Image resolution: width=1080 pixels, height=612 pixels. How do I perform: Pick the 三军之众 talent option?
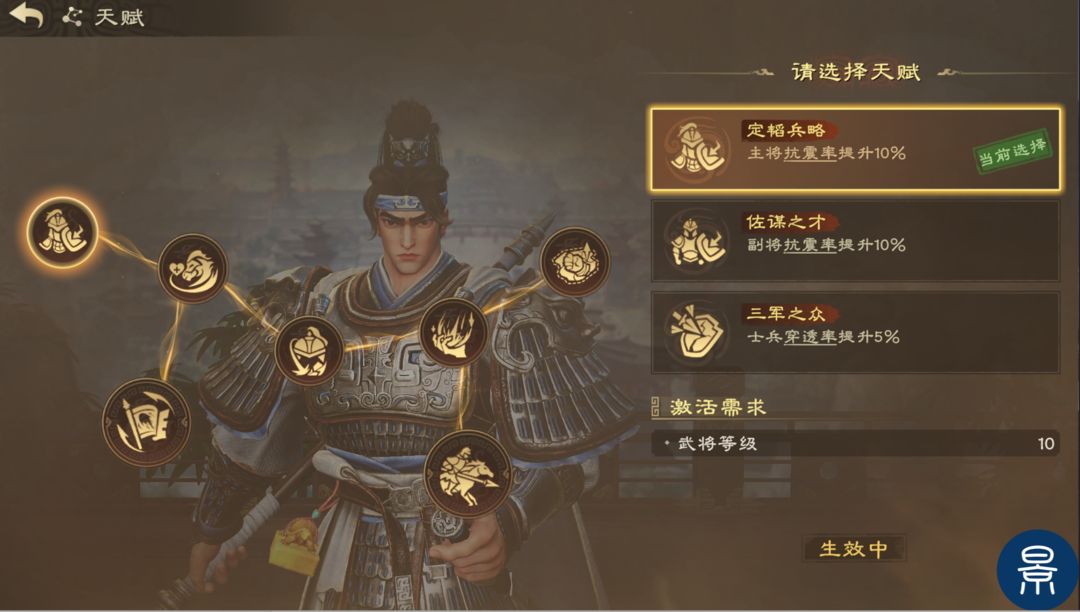(855, 332)
